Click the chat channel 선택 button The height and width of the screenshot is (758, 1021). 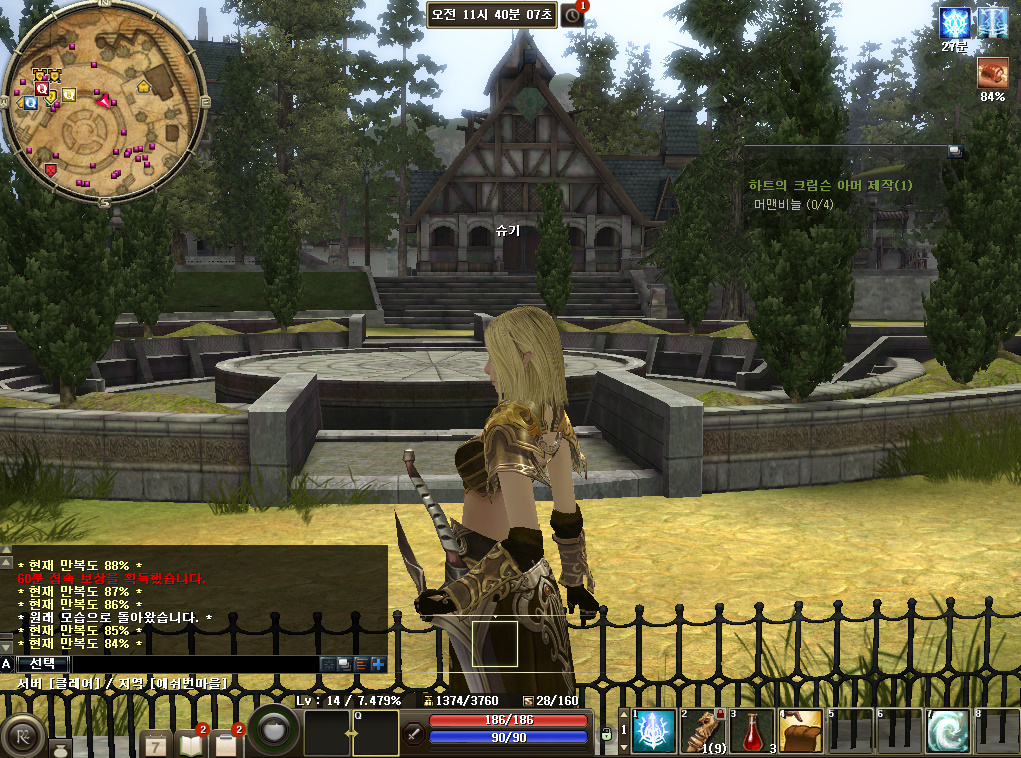pyautogui.click(x=43, y=663)
